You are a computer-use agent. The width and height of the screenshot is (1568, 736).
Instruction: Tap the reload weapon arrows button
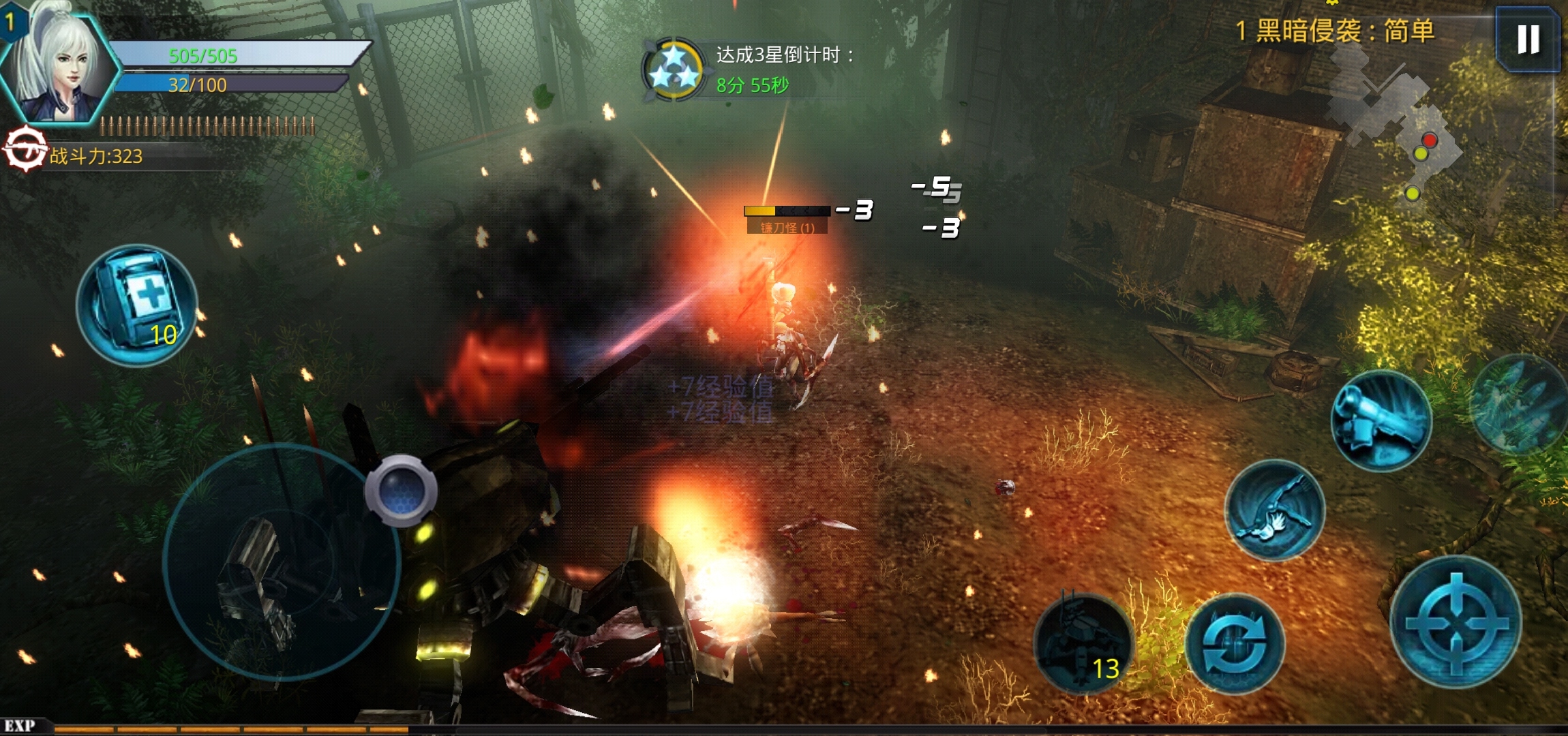pos(1235,644)
